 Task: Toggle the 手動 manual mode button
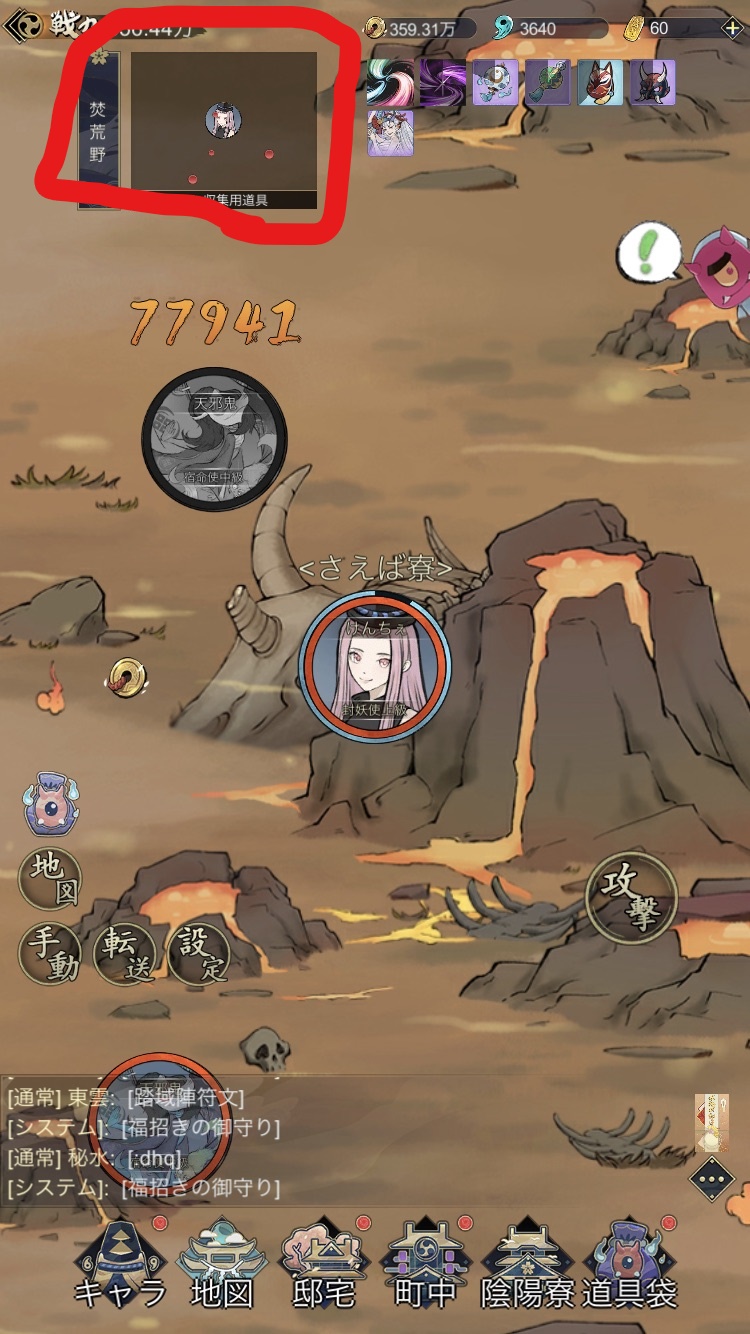click(x=50, y=954)
